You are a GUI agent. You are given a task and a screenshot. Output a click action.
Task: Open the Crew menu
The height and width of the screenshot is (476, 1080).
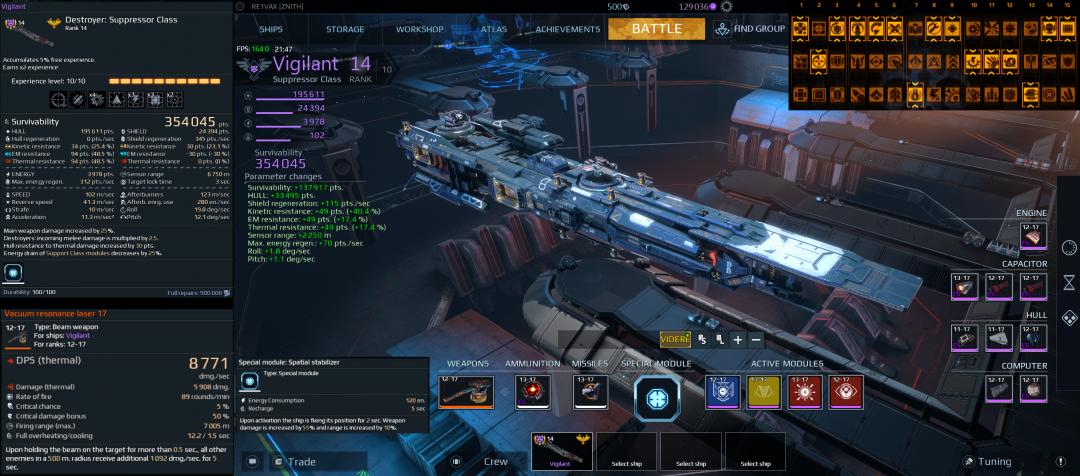coord(495,462)
